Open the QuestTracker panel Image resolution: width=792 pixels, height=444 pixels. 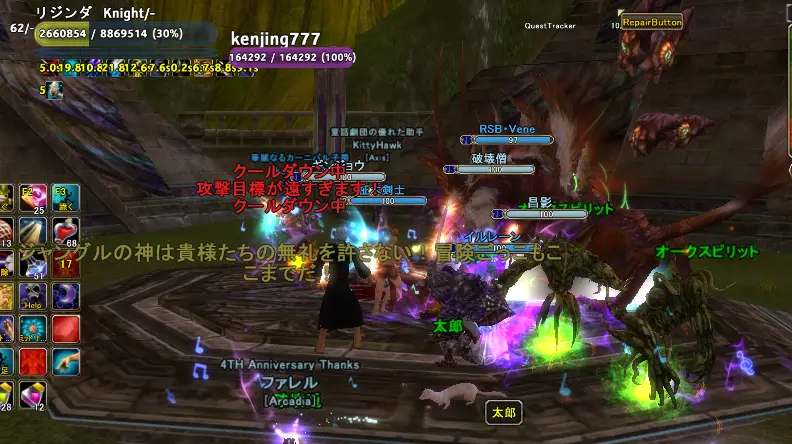pos(549,26)
